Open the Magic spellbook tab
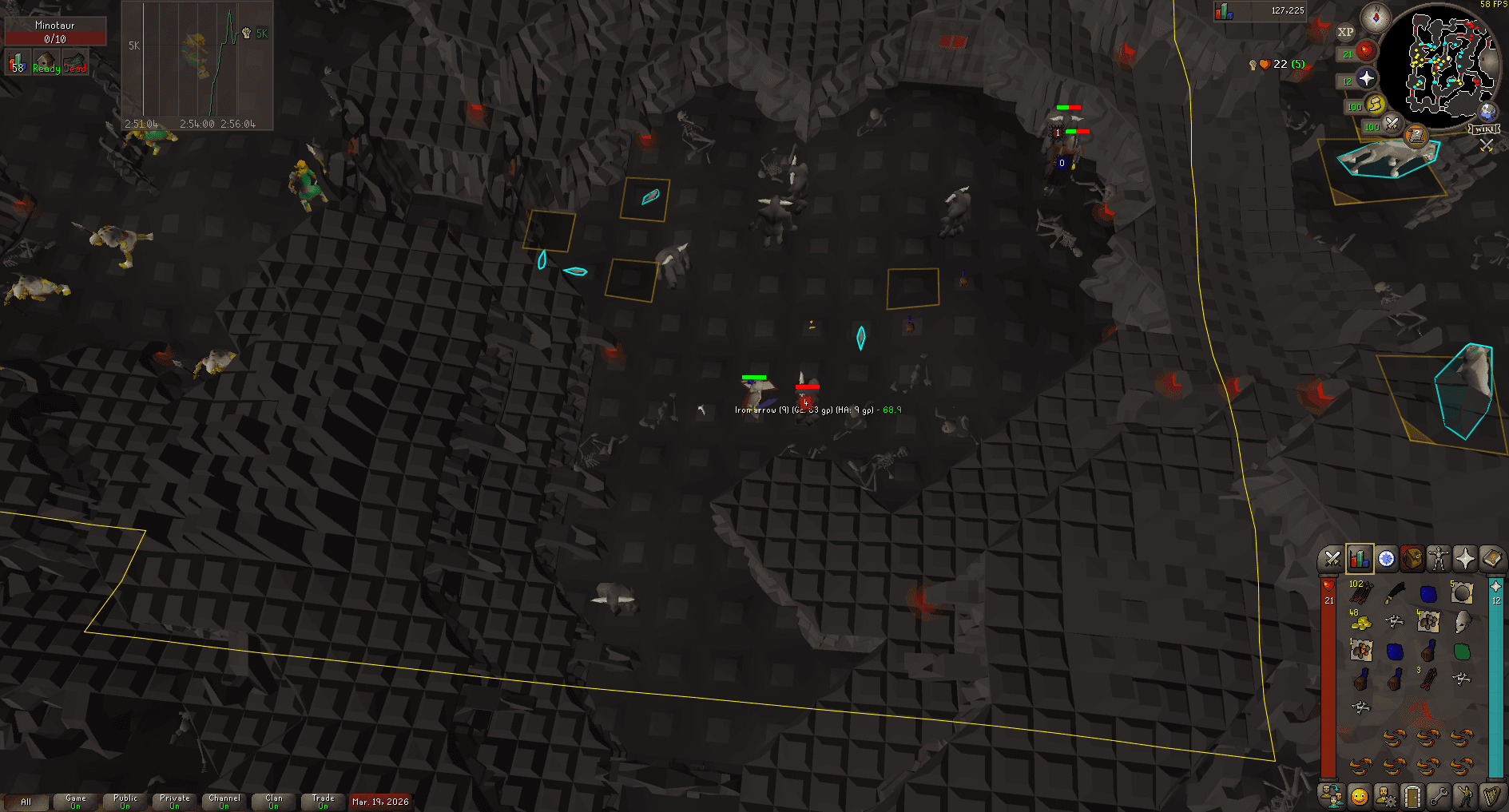Image resolution: width=1509 pixels, height=812 pixels. click(1493, 557)
